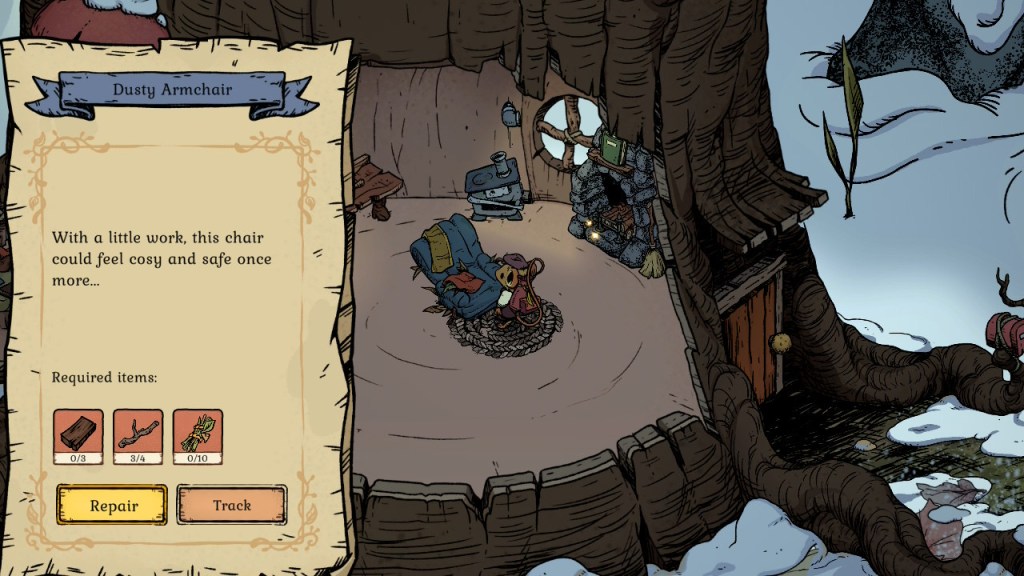
Task: Select the wooden plank required item
Action: click(78, 433)
